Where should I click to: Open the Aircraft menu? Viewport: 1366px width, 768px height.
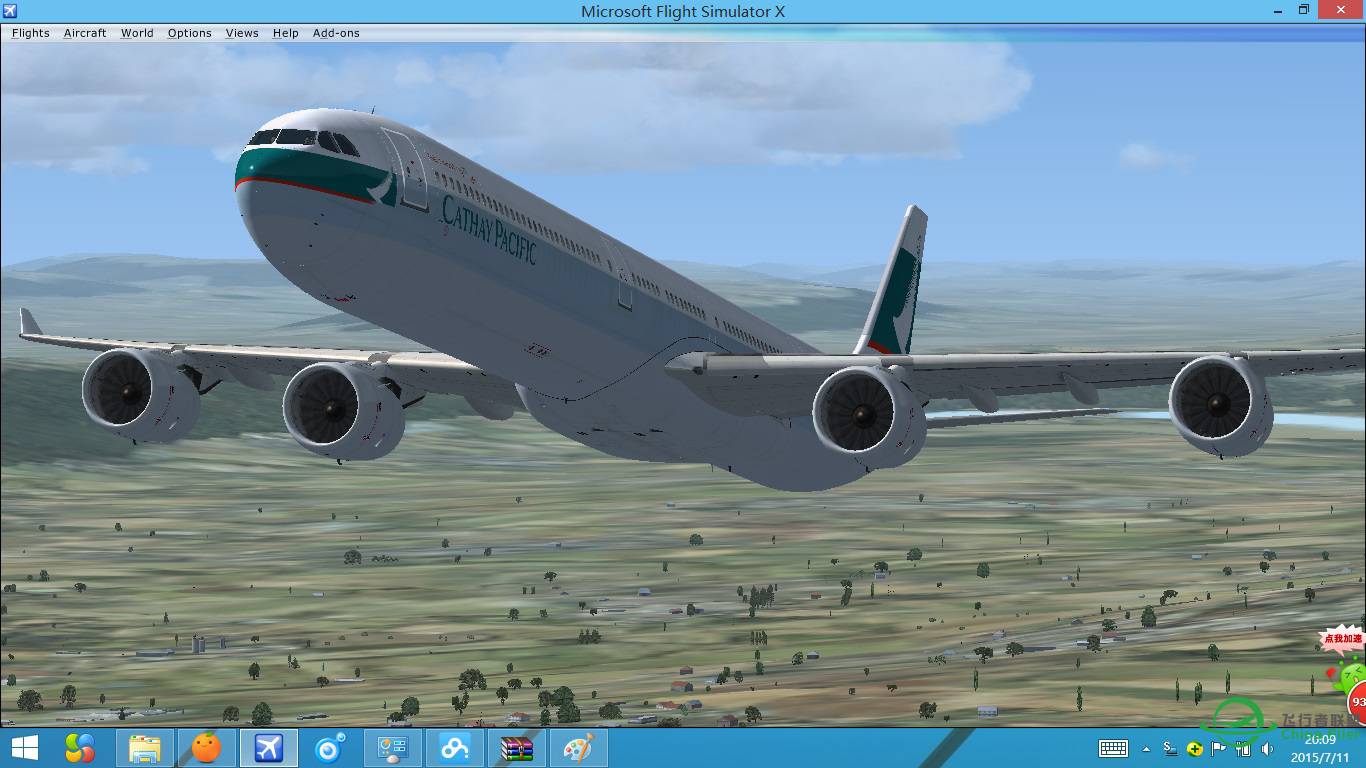84,33
